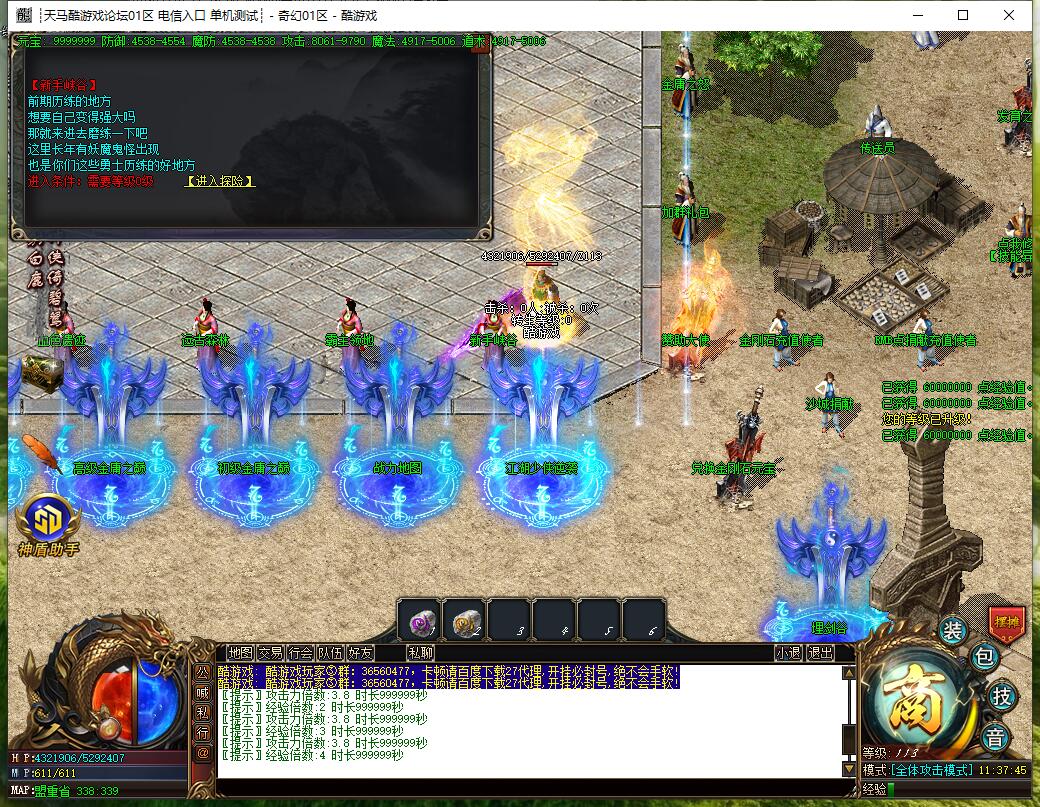Maximize the game window

pos(963,15)
